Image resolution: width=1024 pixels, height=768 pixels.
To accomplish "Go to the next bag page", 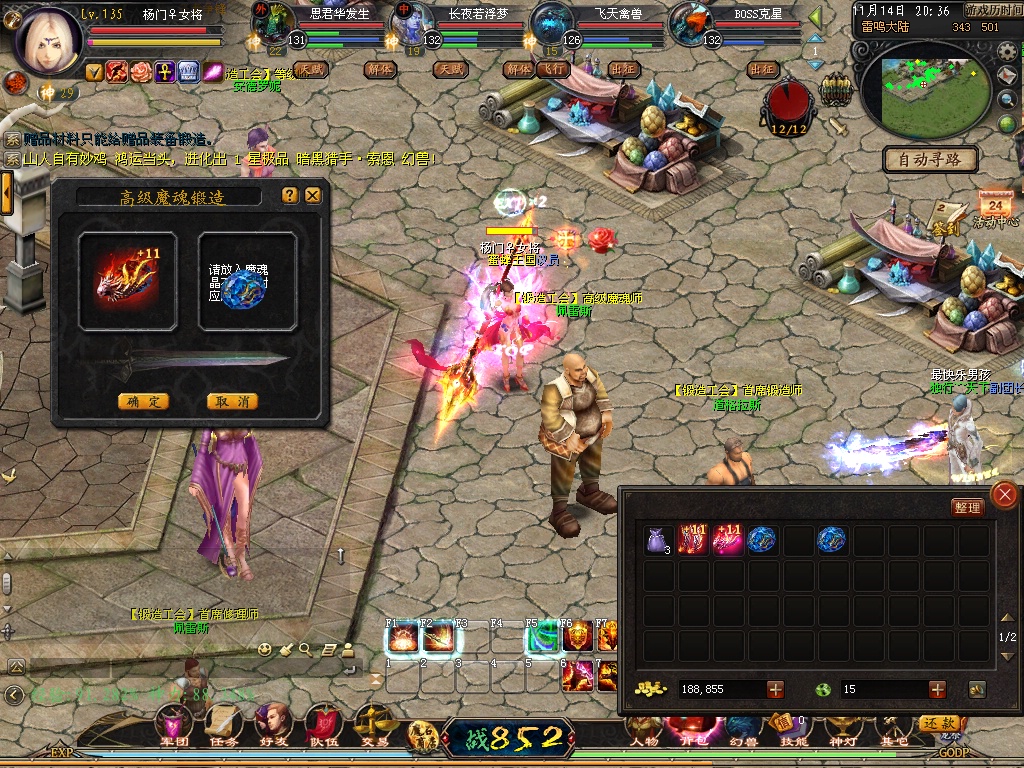I will [1008, 654].
